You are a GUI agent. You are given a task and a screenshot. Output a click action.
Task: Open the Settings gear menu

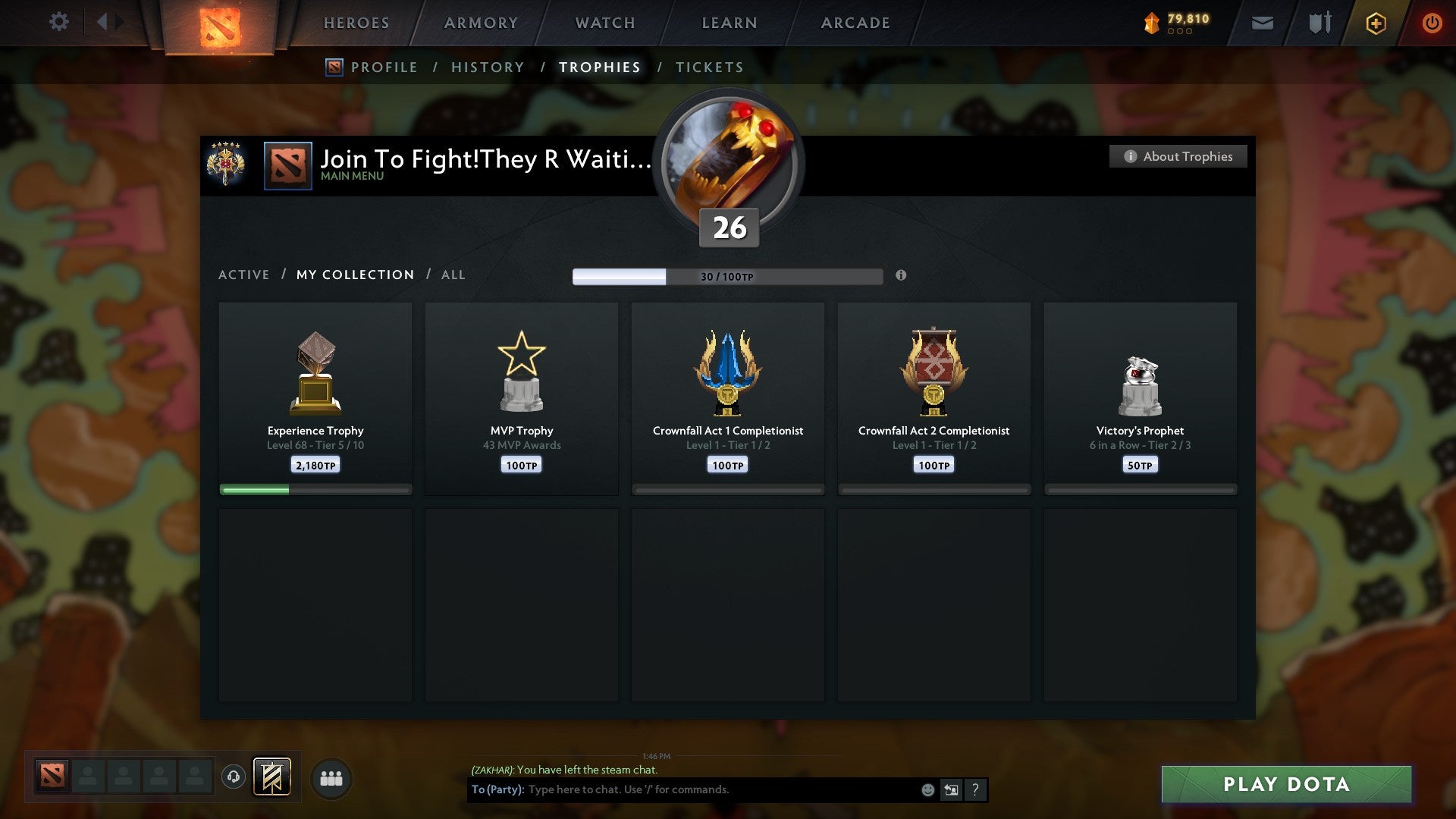59,22
